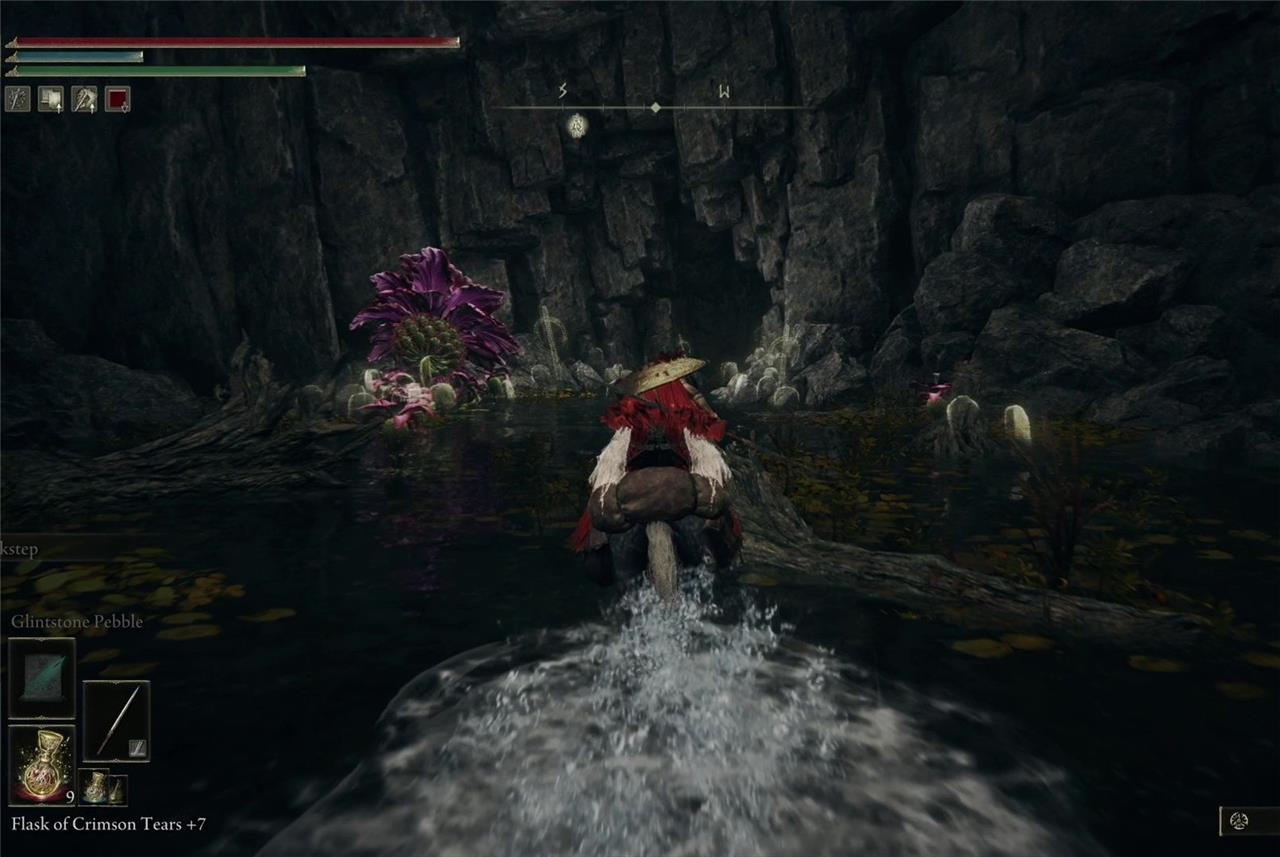Click the sword burst status effect icon
The width and height of the screenshot is (1280, 857).
[18, 98]
